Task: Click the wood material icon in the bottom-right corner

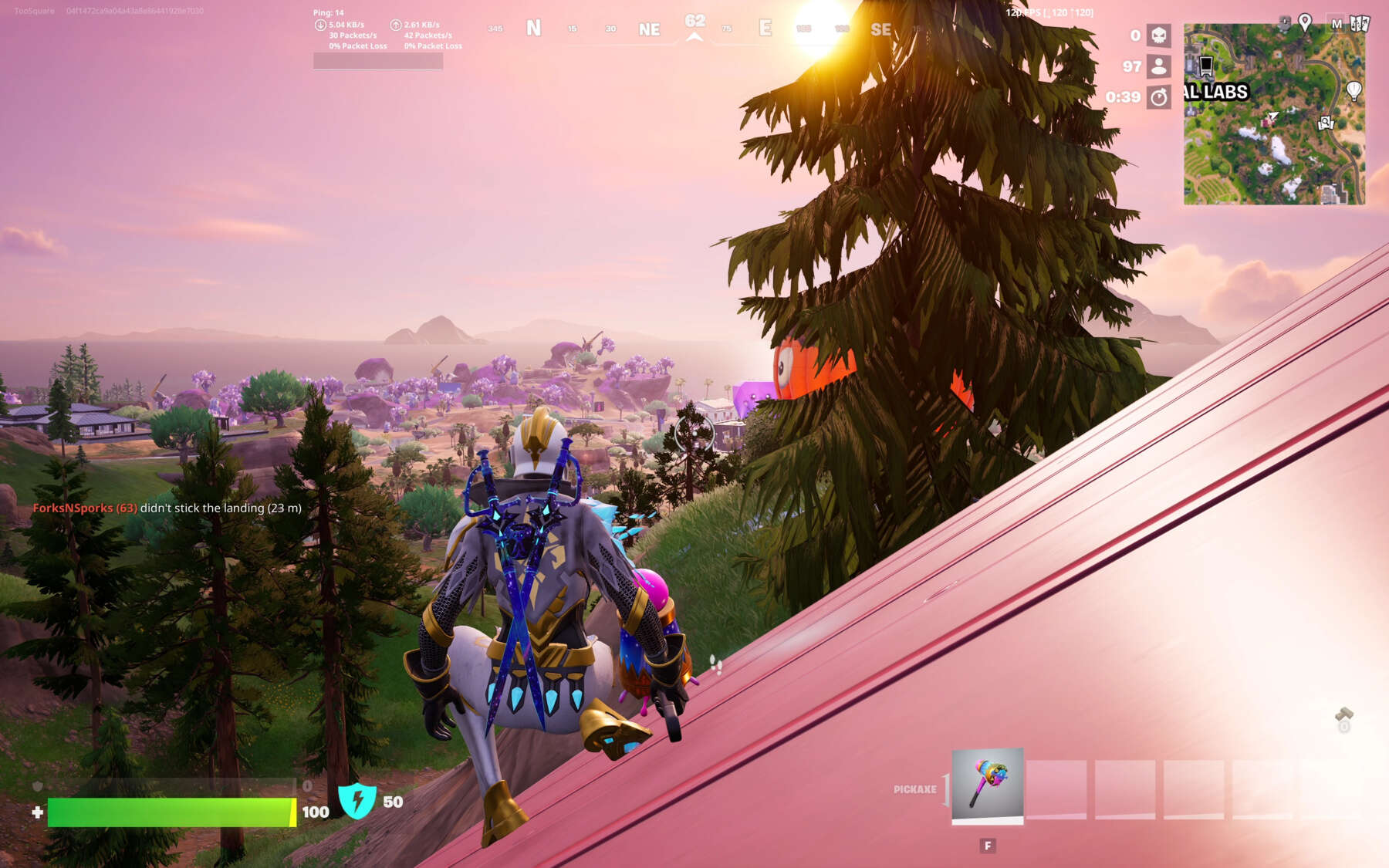Action: click(1345, 714)
